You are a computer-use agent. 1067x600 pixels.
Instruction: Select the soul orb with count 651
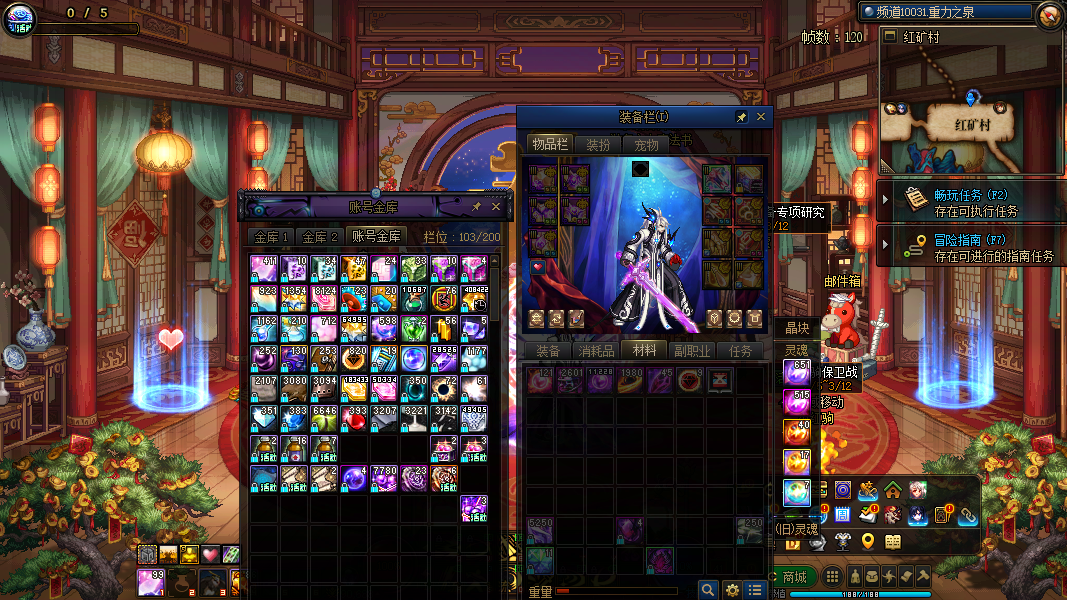click(x=797, y=373)
